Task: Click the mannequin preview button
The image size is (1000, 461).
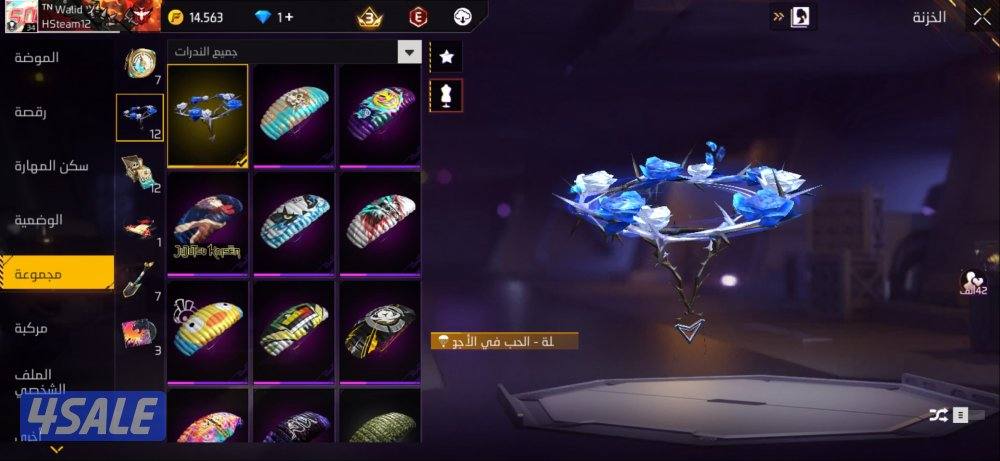Action: (x=446, y=95)
